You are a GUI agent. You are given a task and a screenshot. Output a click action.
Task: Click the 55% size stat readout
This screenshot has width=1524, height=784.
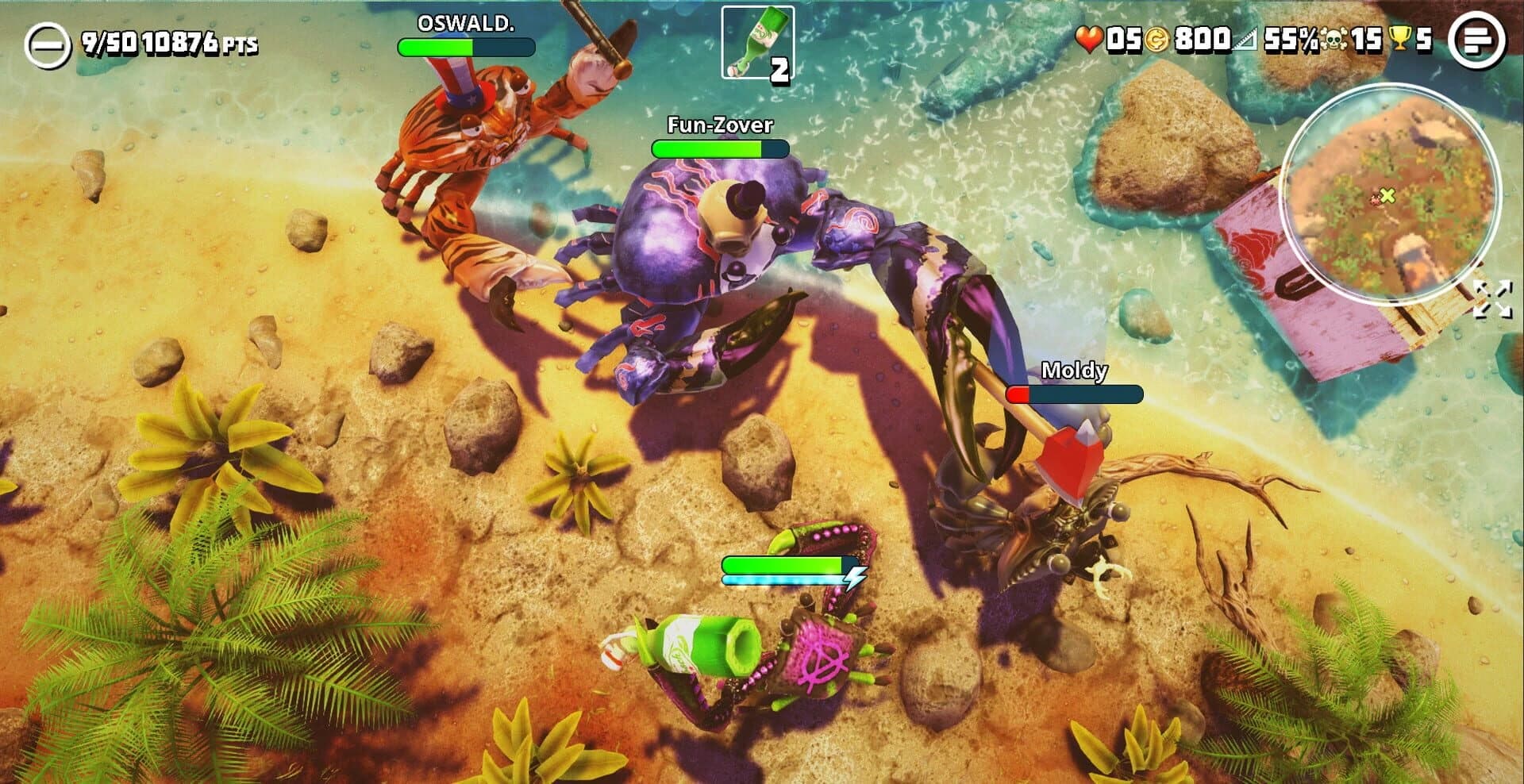coord(1280,36)
